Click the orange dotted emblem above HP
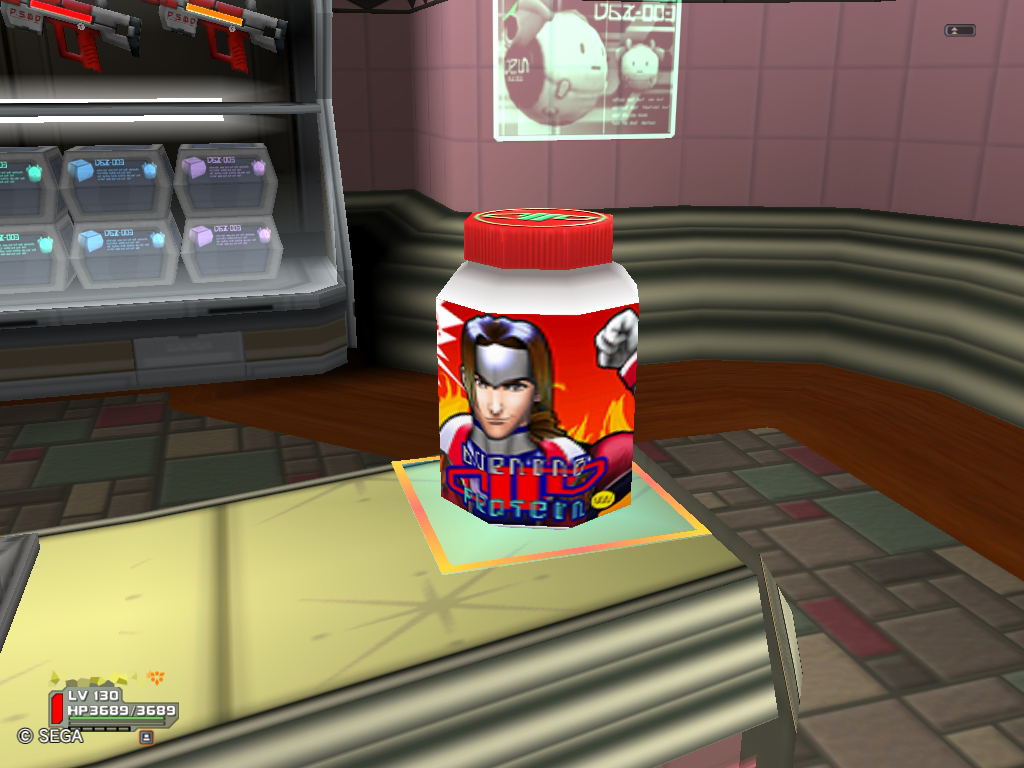 (155, 677)
